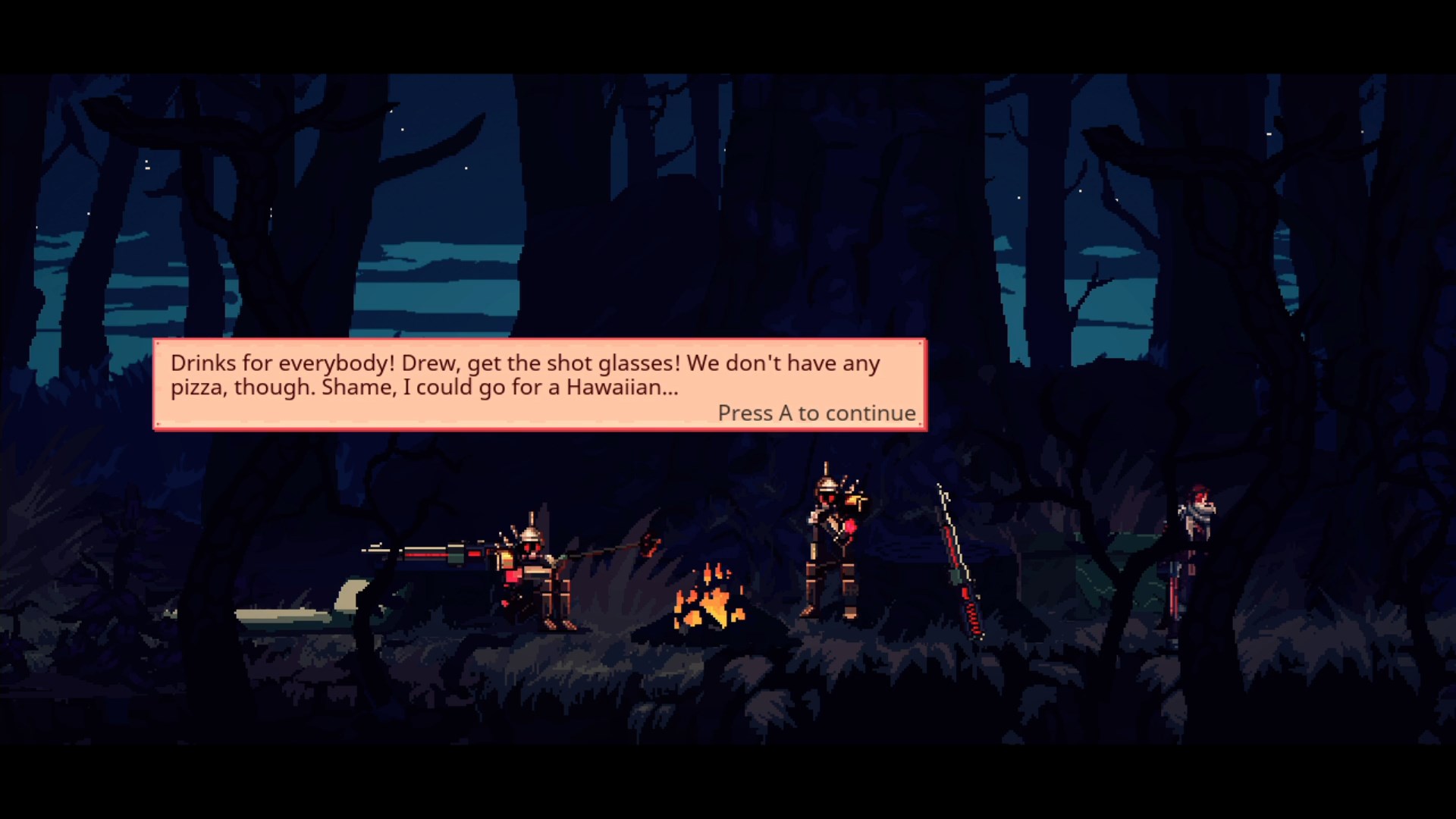
Task: Click the fishing rod held over the fire
Action: pos(607,550)
